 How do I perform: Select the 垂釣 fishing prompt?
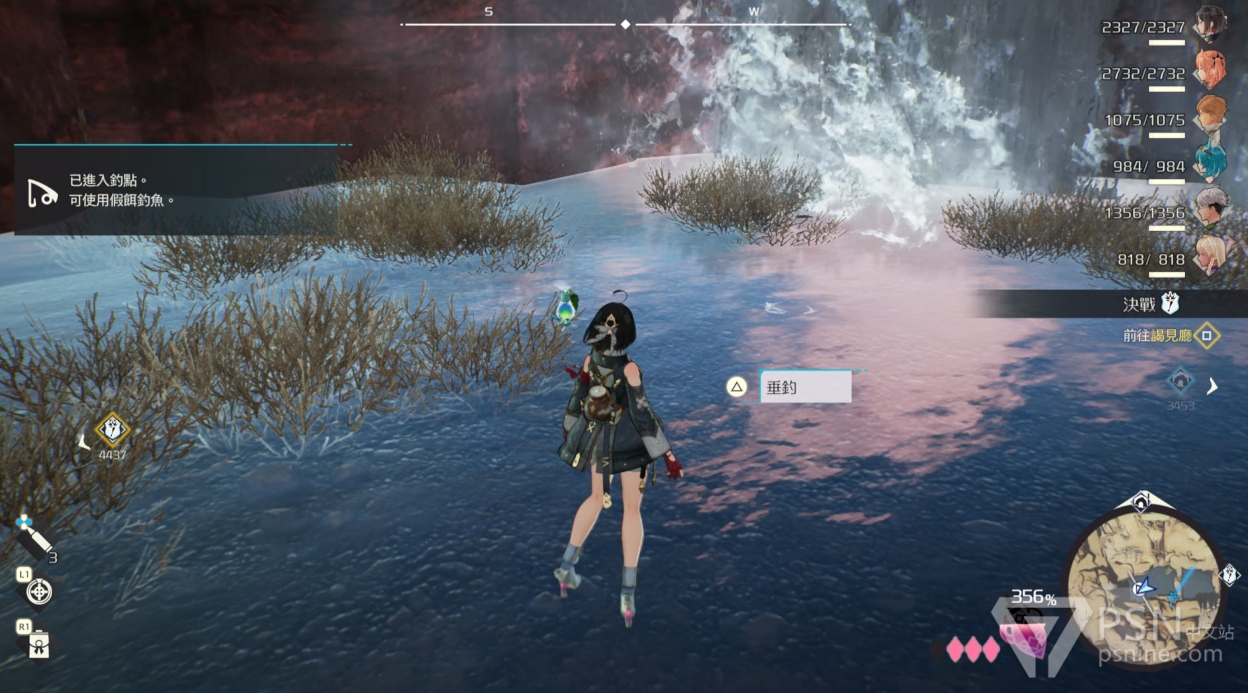click(805, 387)
